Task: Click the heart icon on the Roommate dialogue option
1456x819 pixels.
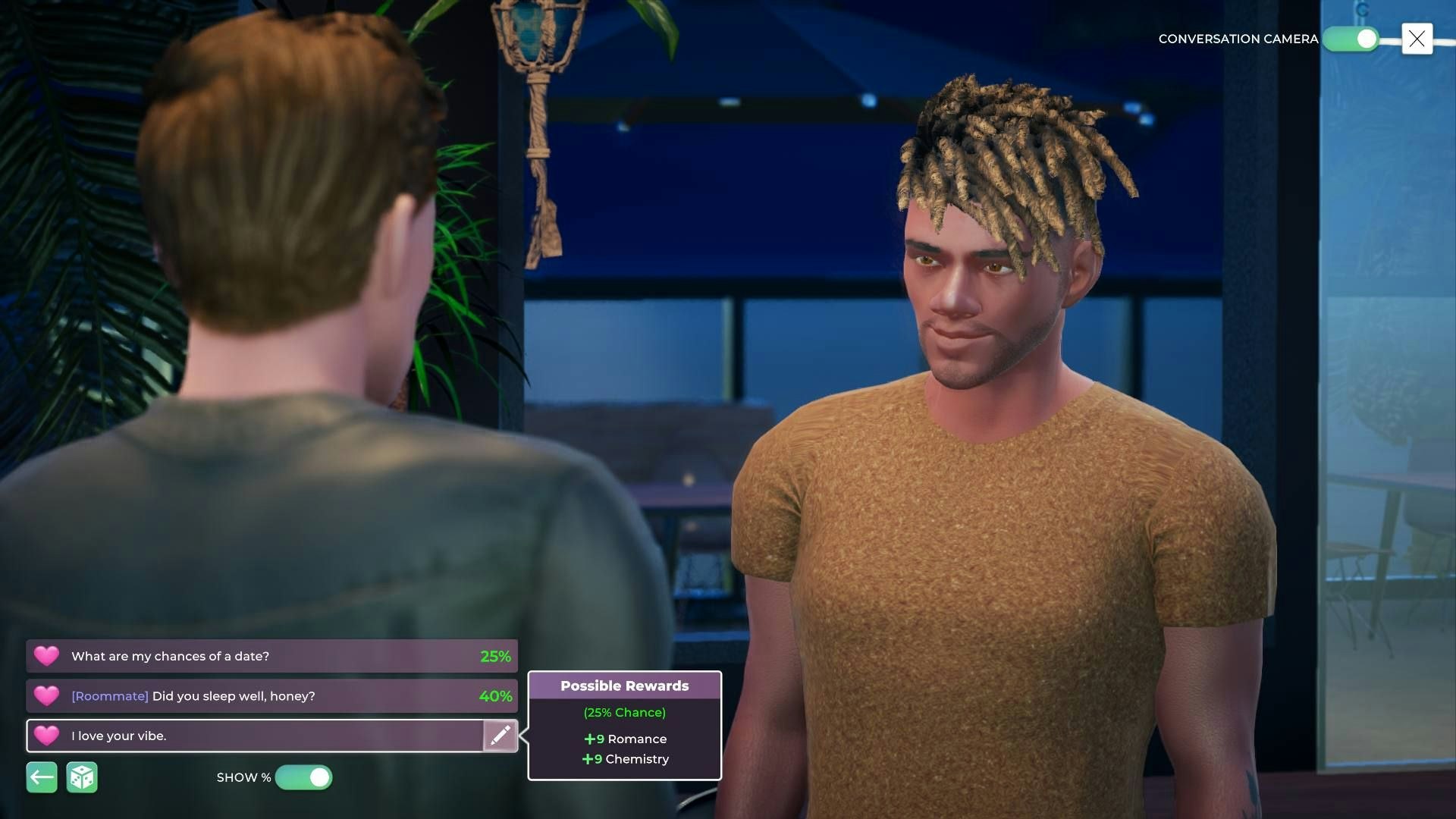Action: [47, 695]
